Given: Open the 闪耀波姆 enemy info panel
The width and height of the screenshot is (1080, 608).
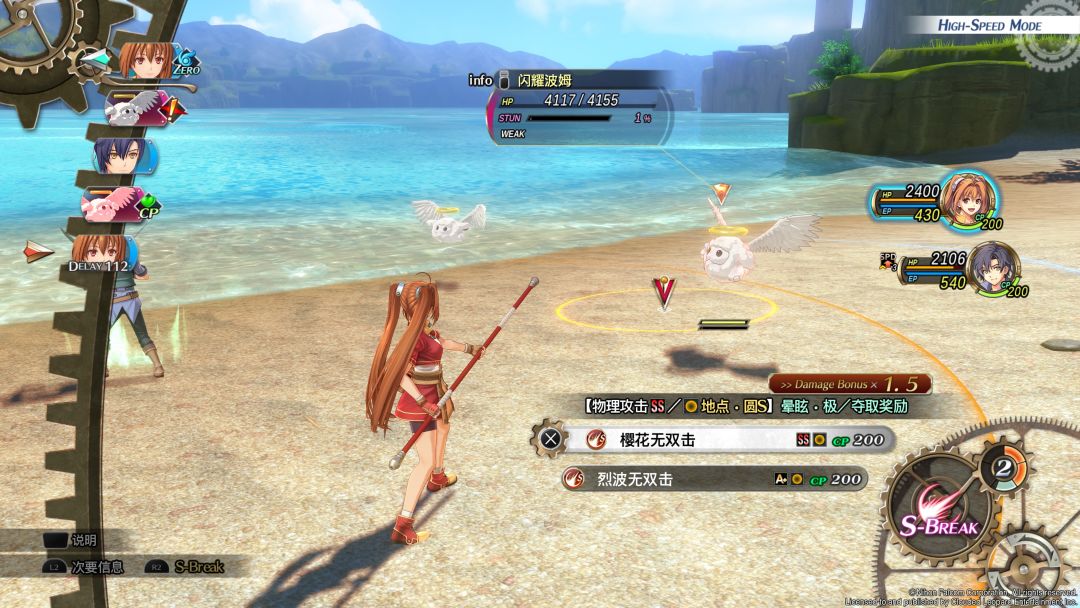Looking at the screenshot, I should (x=580, y=107).
